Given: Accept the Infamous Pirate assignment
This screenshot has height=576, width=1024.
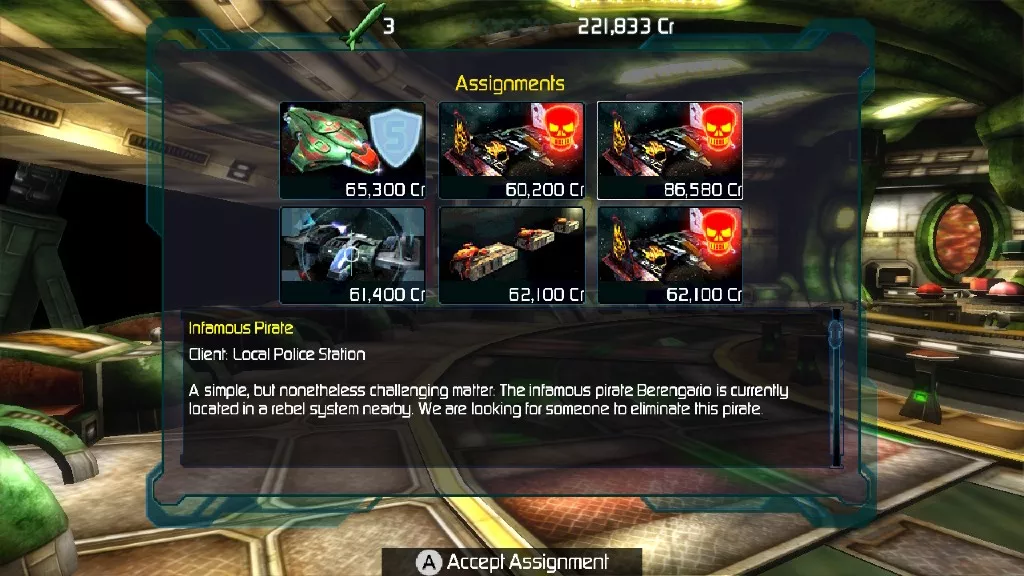Looking at the screenshot, I should click(512, 562).
